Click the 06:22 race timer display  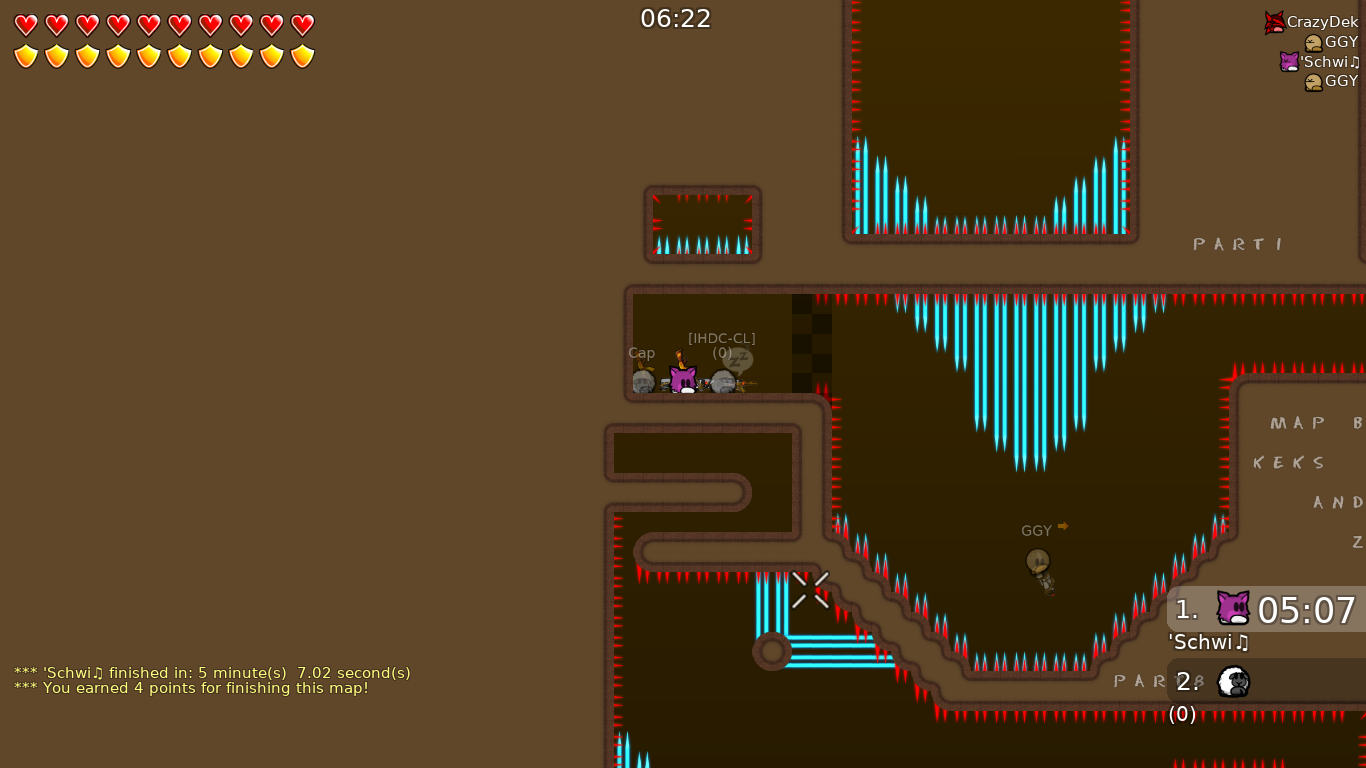676,18
